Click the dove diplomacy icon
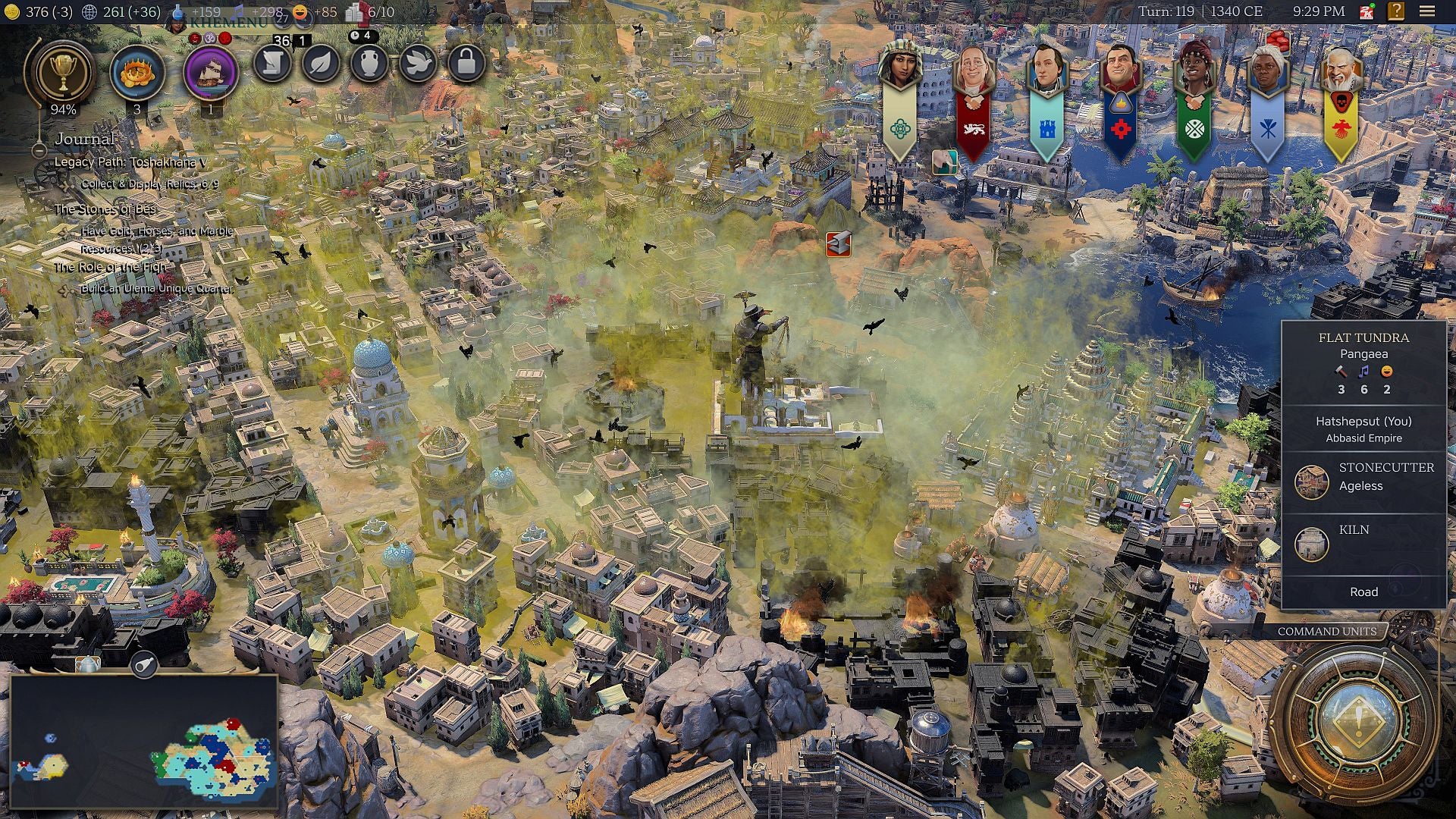The image size is (1456, 819). point(419,64)
